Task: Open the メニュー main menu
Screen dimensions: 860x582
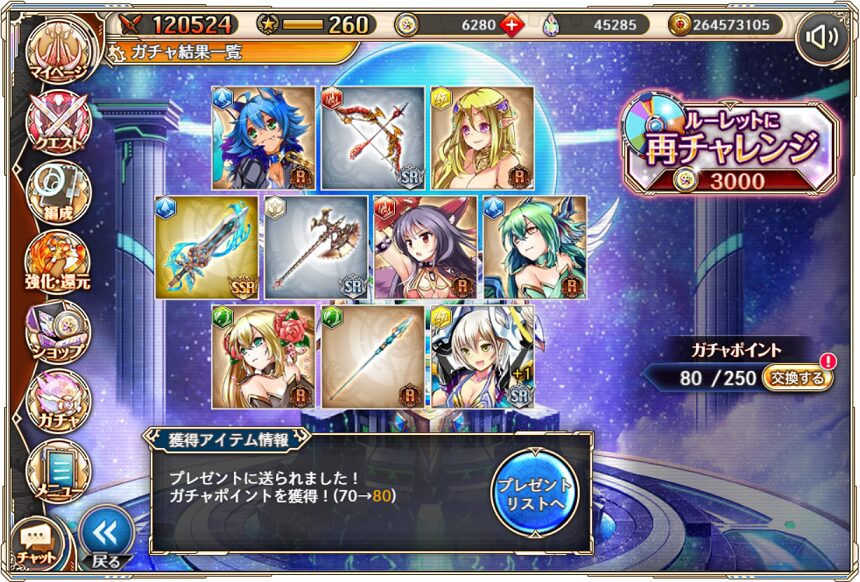Action: click(x=57, y=467)
